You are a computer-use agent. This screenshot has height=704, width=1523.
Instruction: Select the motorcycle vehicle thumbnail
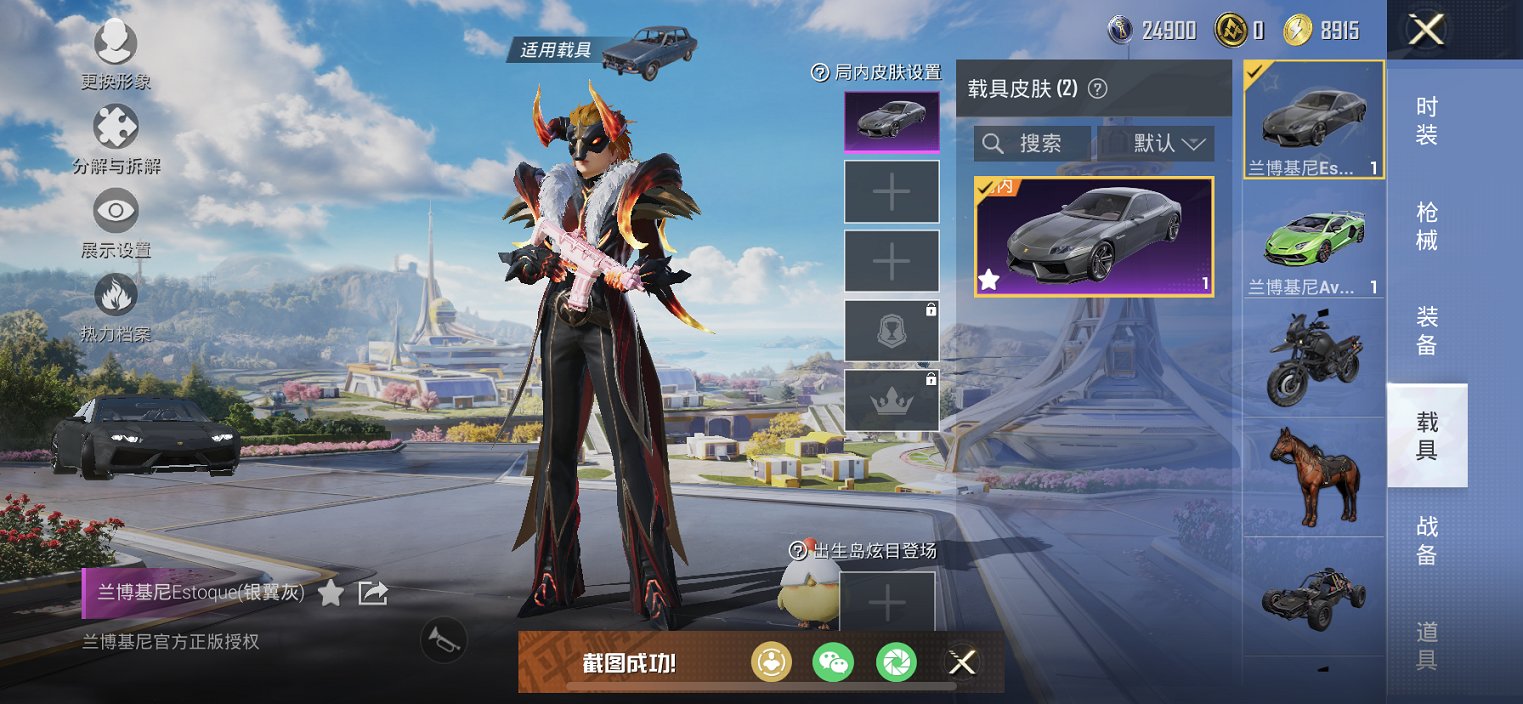[1313, 357]
